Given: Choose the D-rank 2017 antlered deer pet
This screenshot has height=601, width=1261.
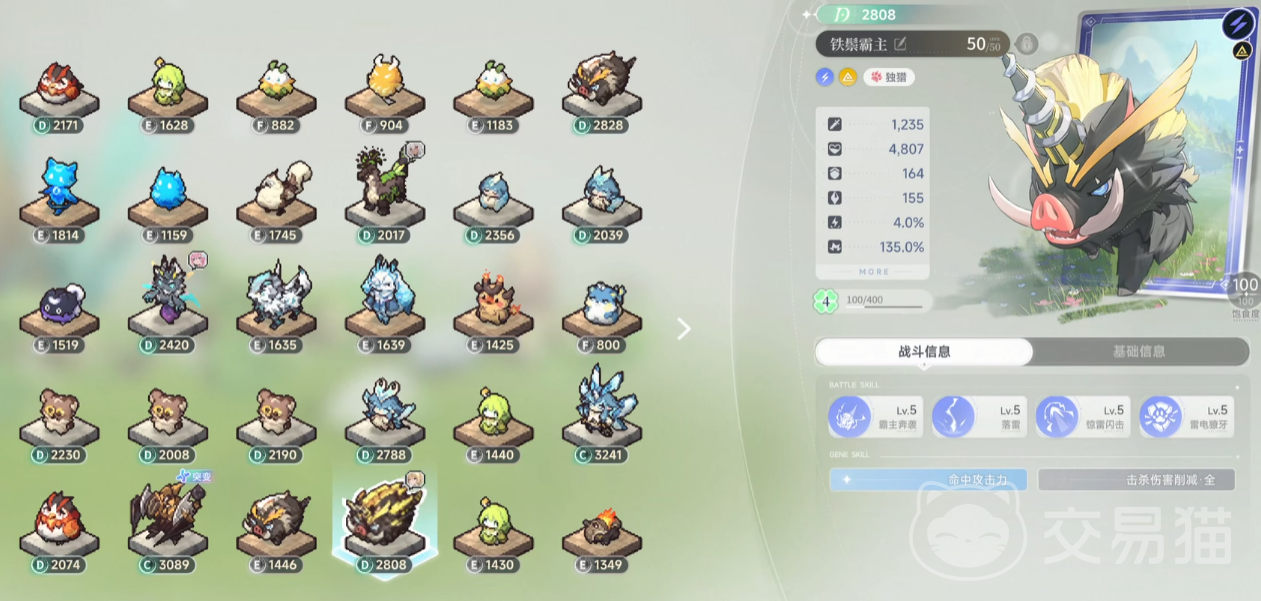Looking at the screenshot, I should pos(384,195).
